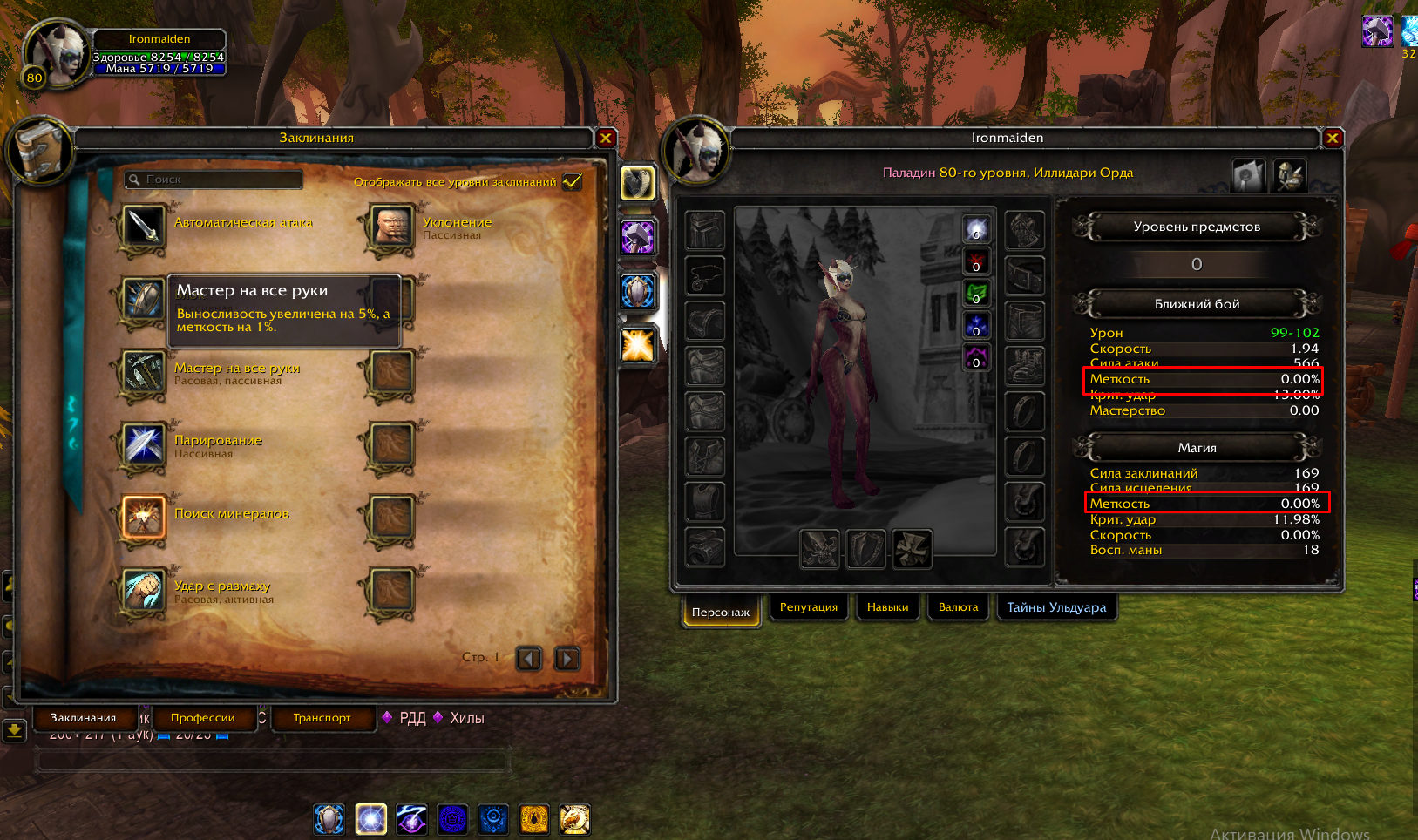Show the Валюта tab
This screenshot has width=1418, height=840.
(x=958, y=607)
